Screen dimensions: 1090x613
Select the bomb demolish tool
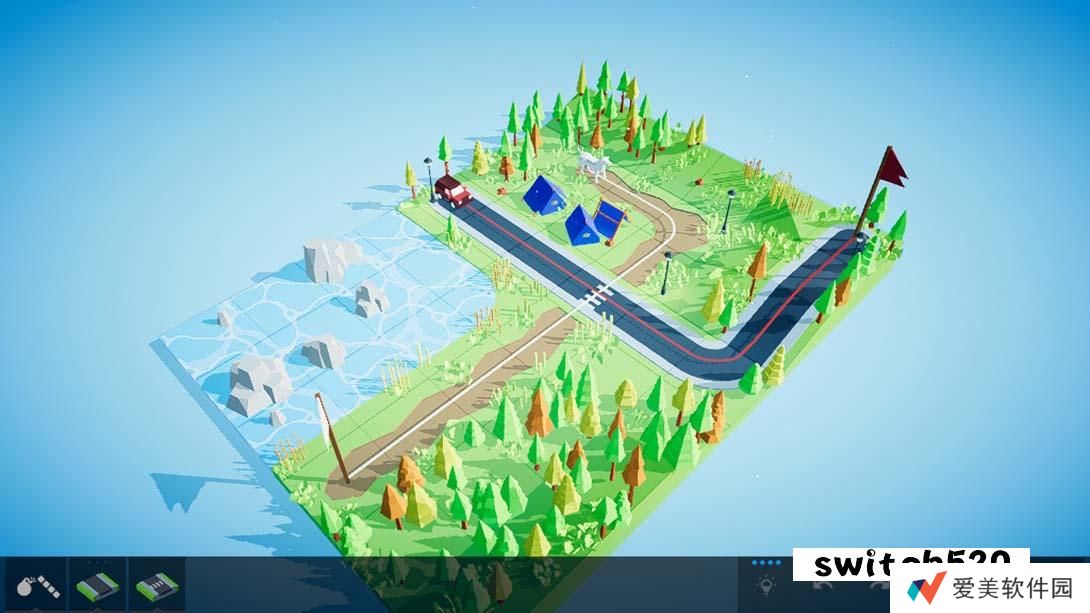click(x=33, y=585)
